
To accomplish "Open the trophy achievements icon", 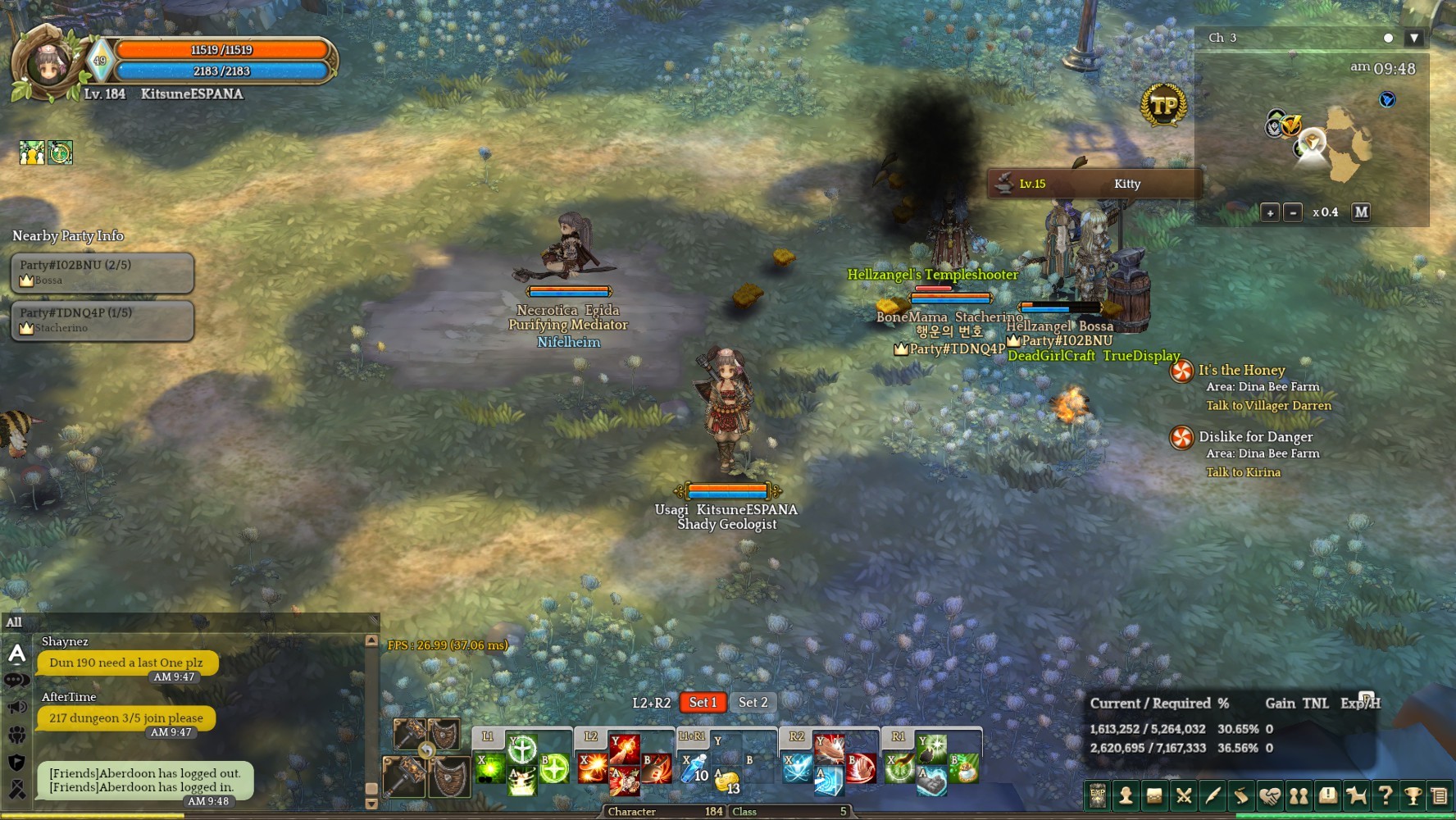I will pyautogui.click(x=1413, y=795).
